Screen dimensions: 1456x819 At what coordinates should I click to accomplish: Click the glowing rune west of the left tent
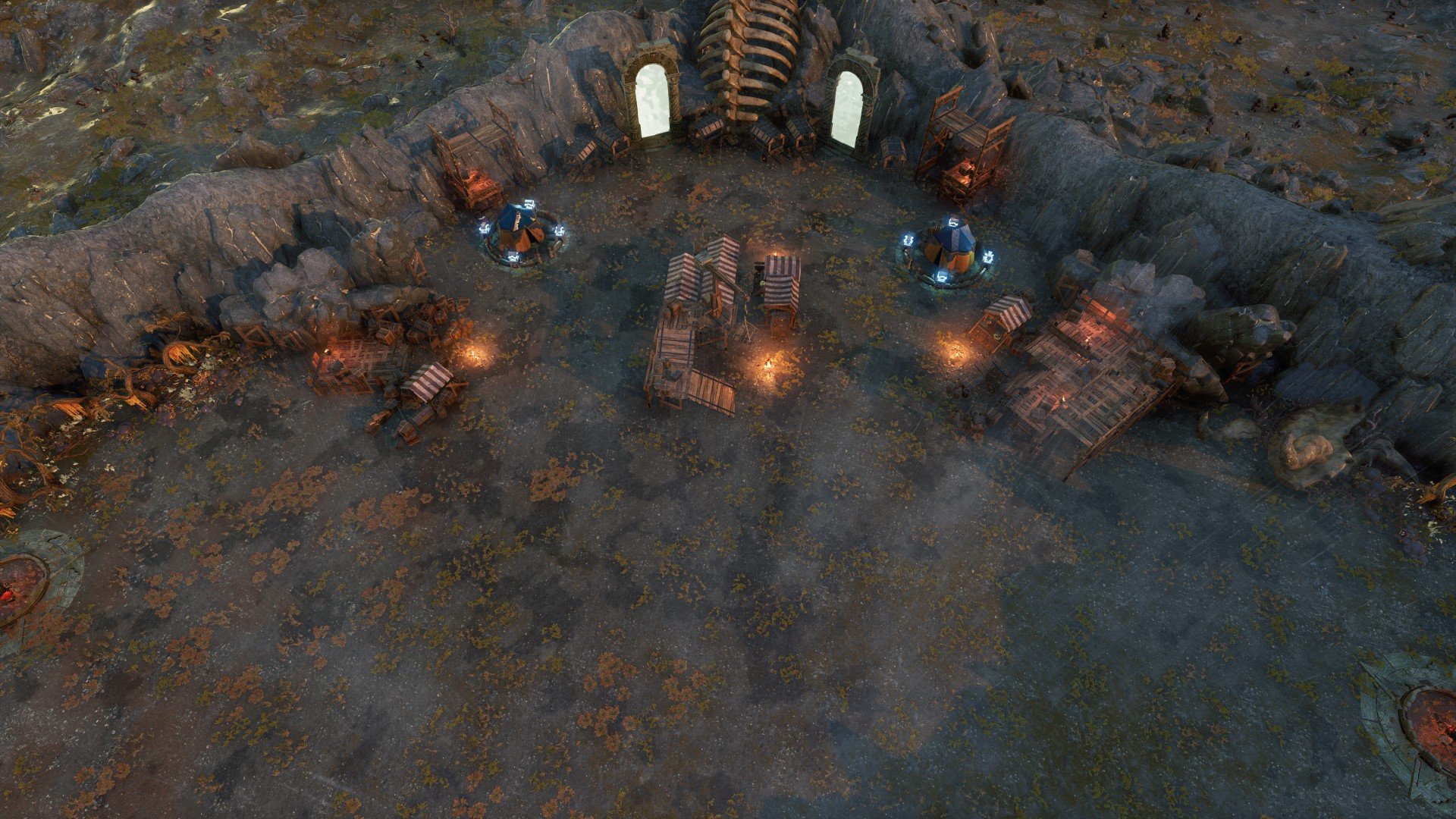485,228
